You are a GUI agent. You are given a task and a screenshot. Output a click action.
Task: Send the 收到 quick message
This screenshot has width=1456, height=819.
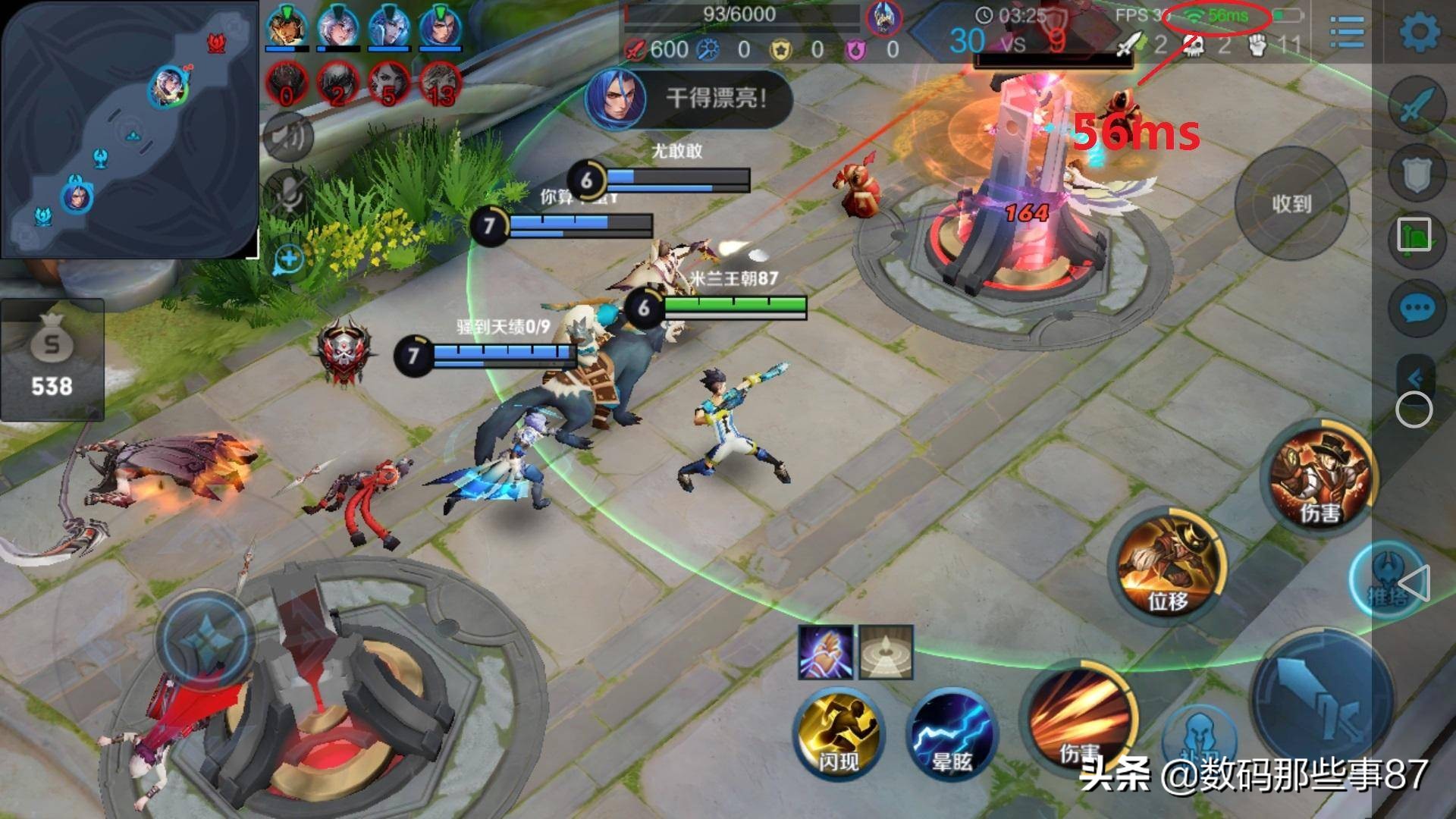click(1291, 203)
